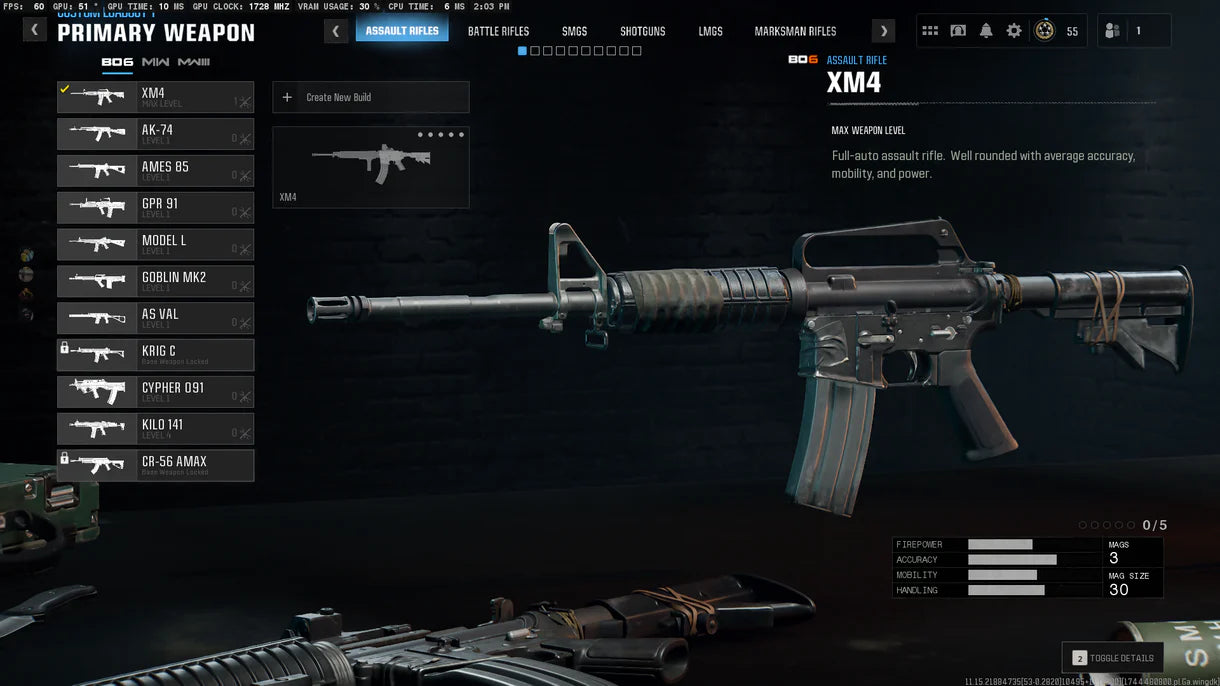The image size is (1220, 686).
Task: Show the LMGs weapon category
Action: 710,31
